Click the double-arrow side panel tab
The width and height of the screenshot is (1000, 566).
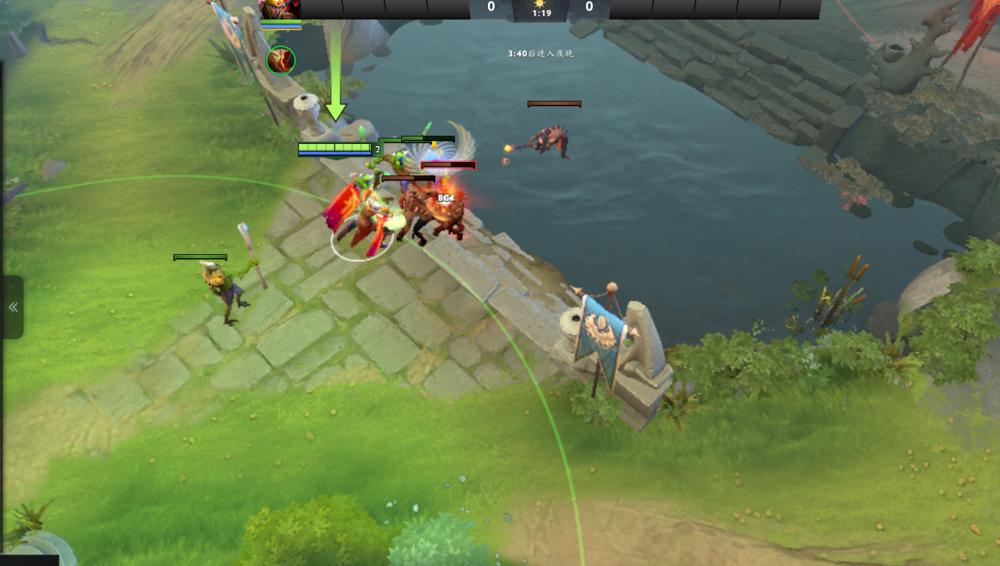coord(13,307)
